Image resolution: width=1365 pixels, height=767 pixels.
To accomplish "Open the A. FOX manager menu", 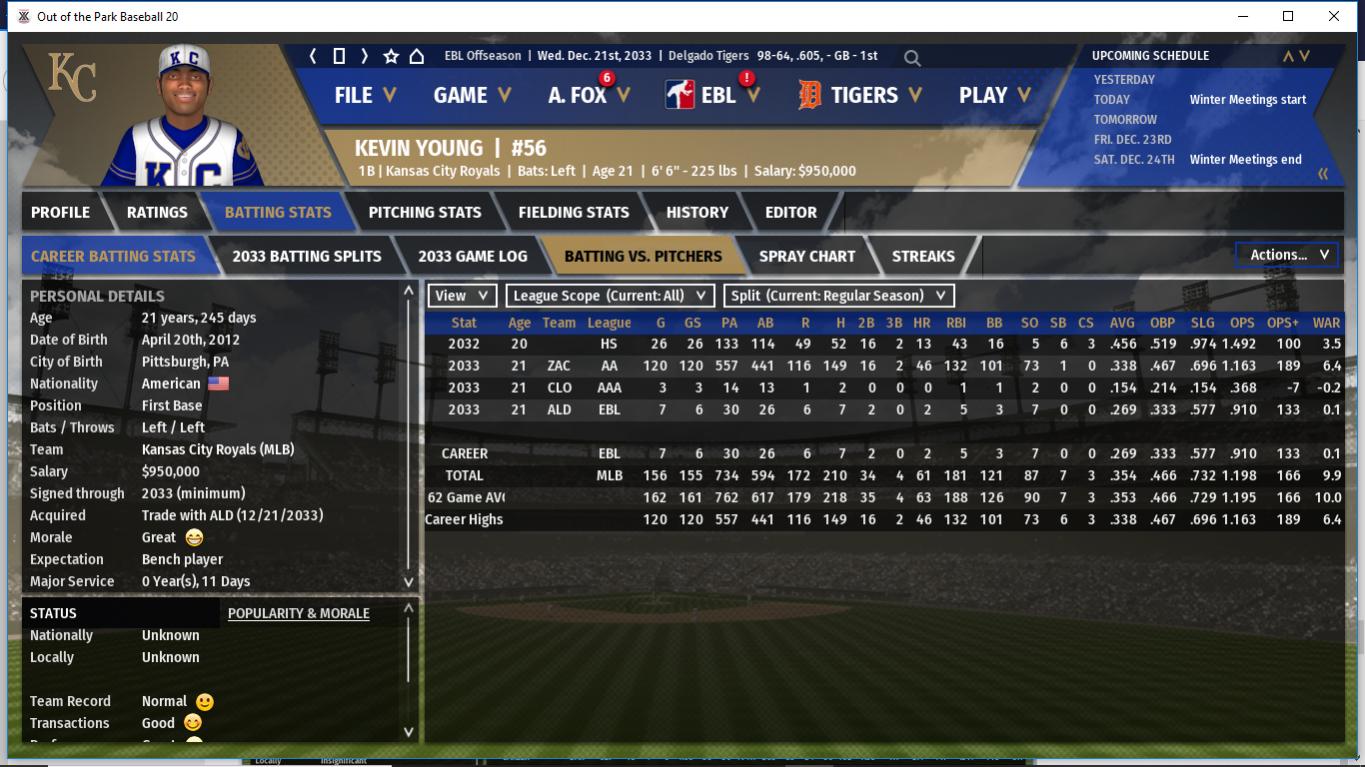I will [588, 95].
